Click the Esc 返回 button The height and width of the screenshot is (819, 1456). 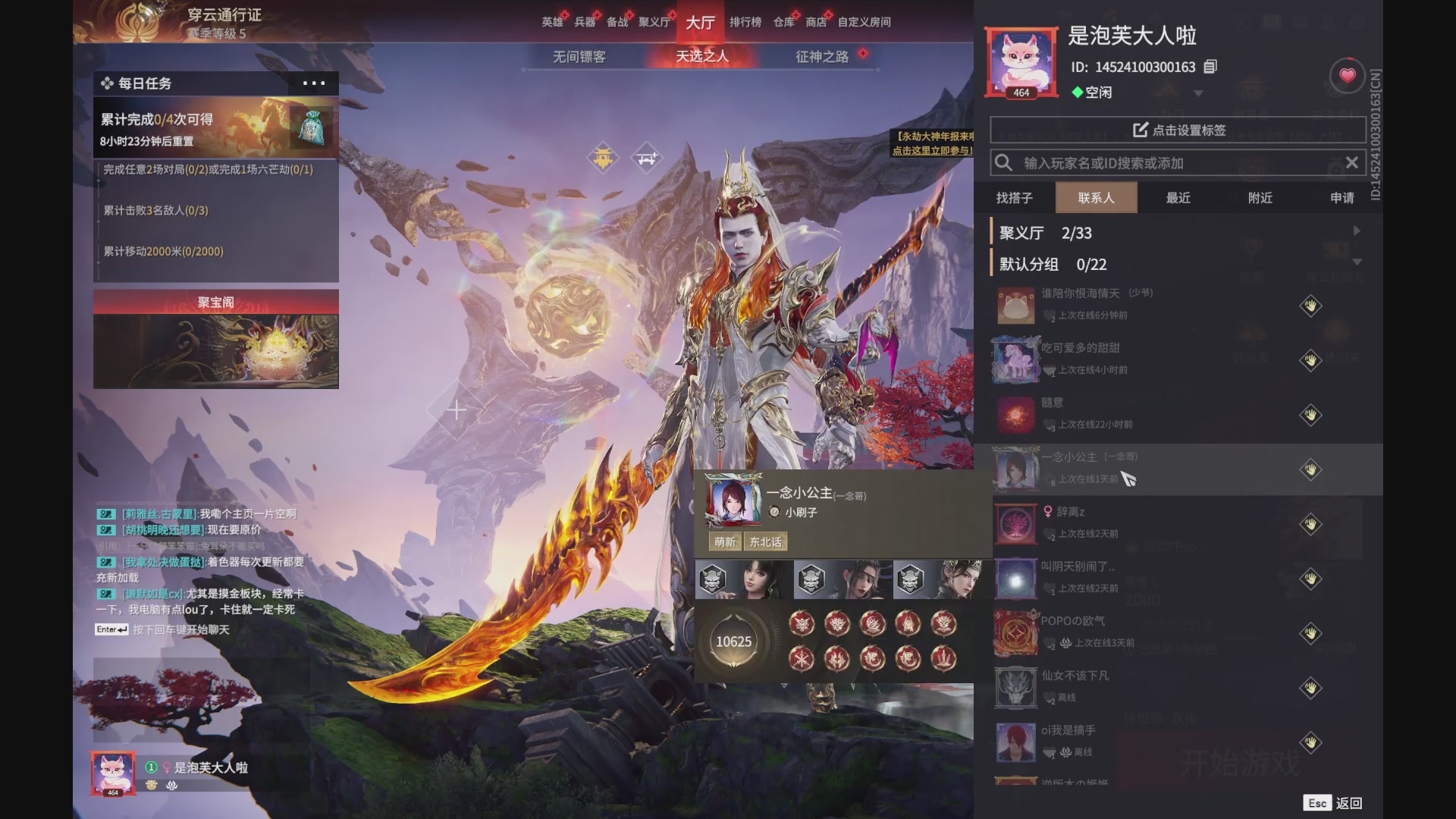[1333, 802]
